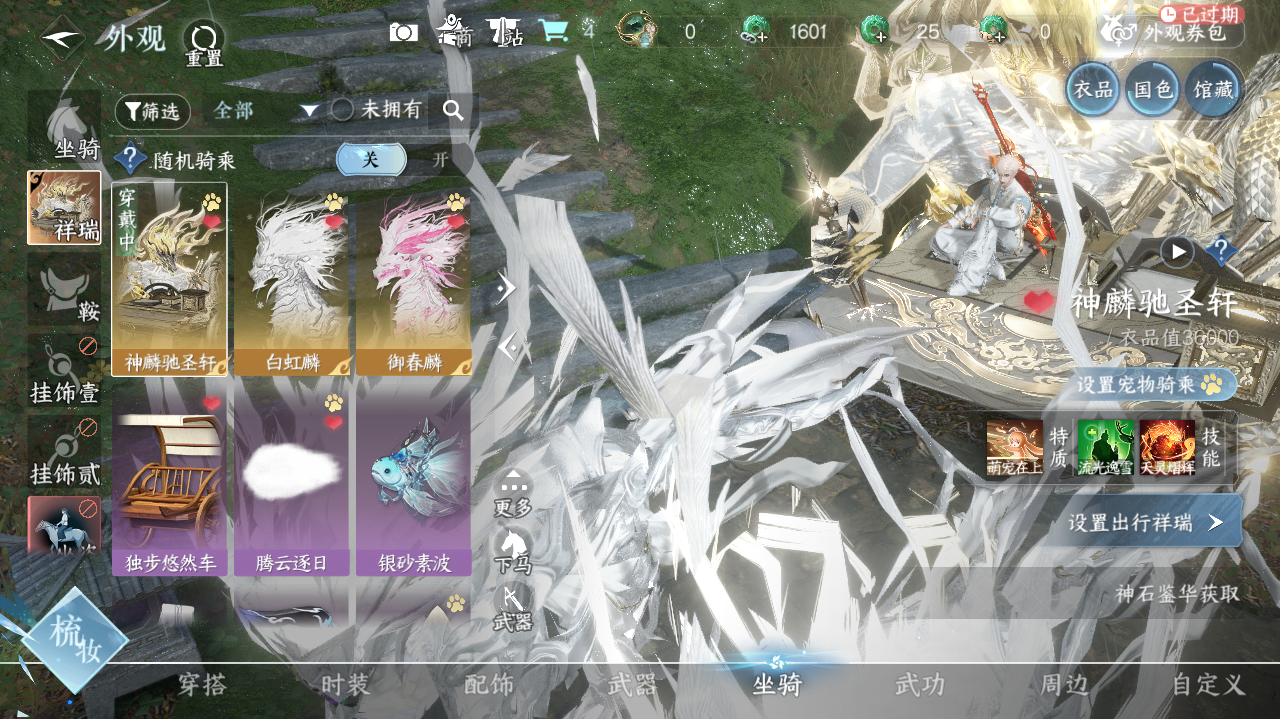Viewport: 1280px width, 719px height.
Task: Switch to the 时装 bottom tab
Action: (x=345, y=685)
